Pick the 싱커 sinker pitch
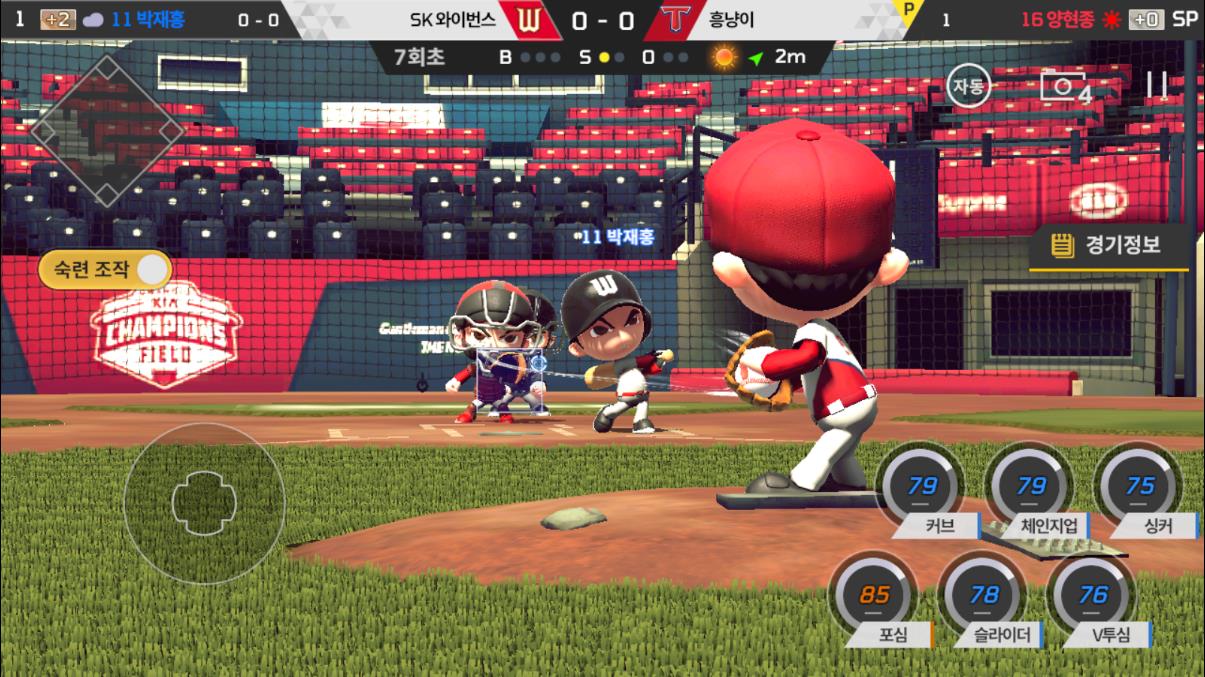This screenshot has width=1205, height=677. 1140,489
